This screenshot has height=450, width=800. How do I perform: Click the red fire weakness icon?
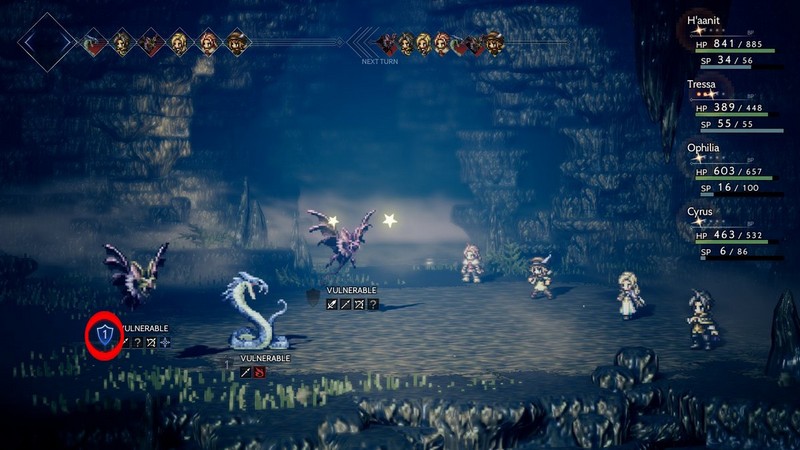[x=259, y=372]
